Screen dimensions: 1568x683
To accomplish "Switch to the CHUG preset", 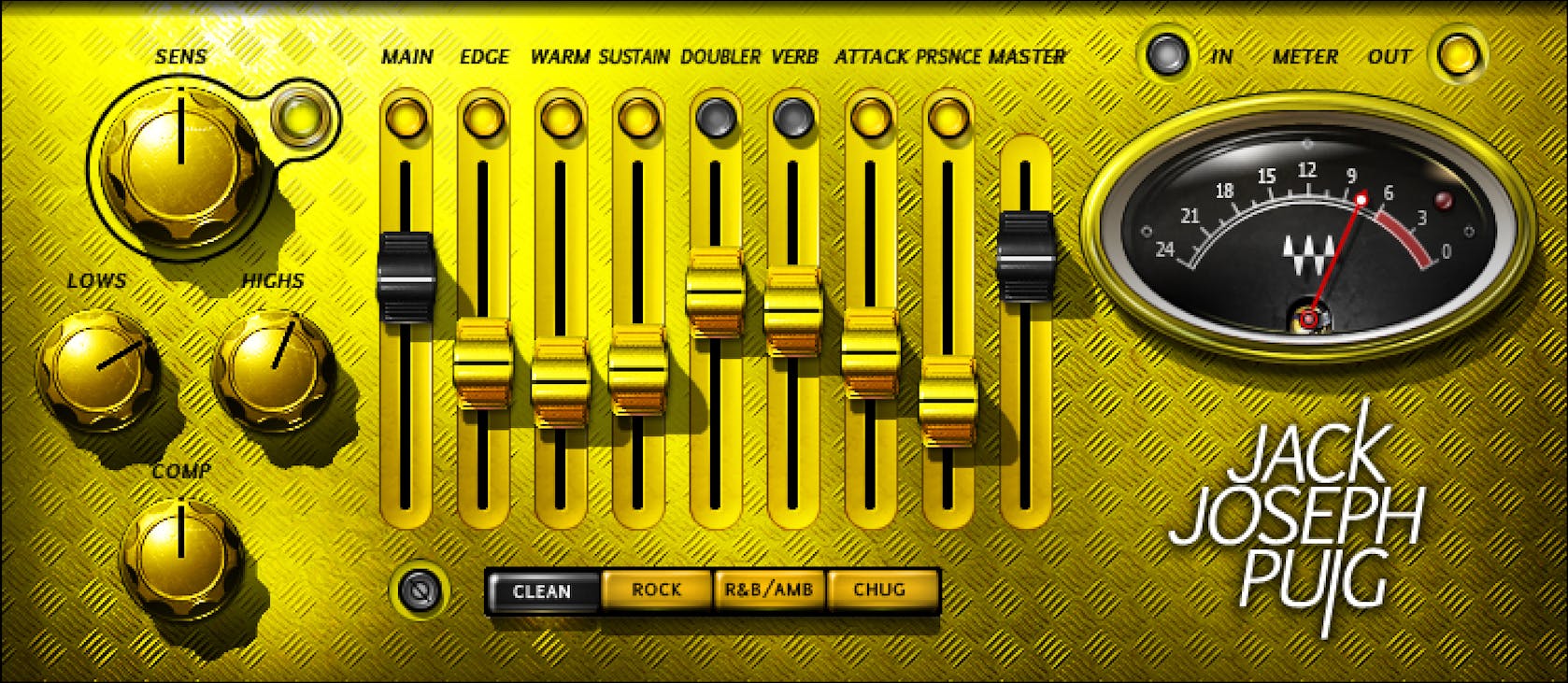I will click(880, 590).
